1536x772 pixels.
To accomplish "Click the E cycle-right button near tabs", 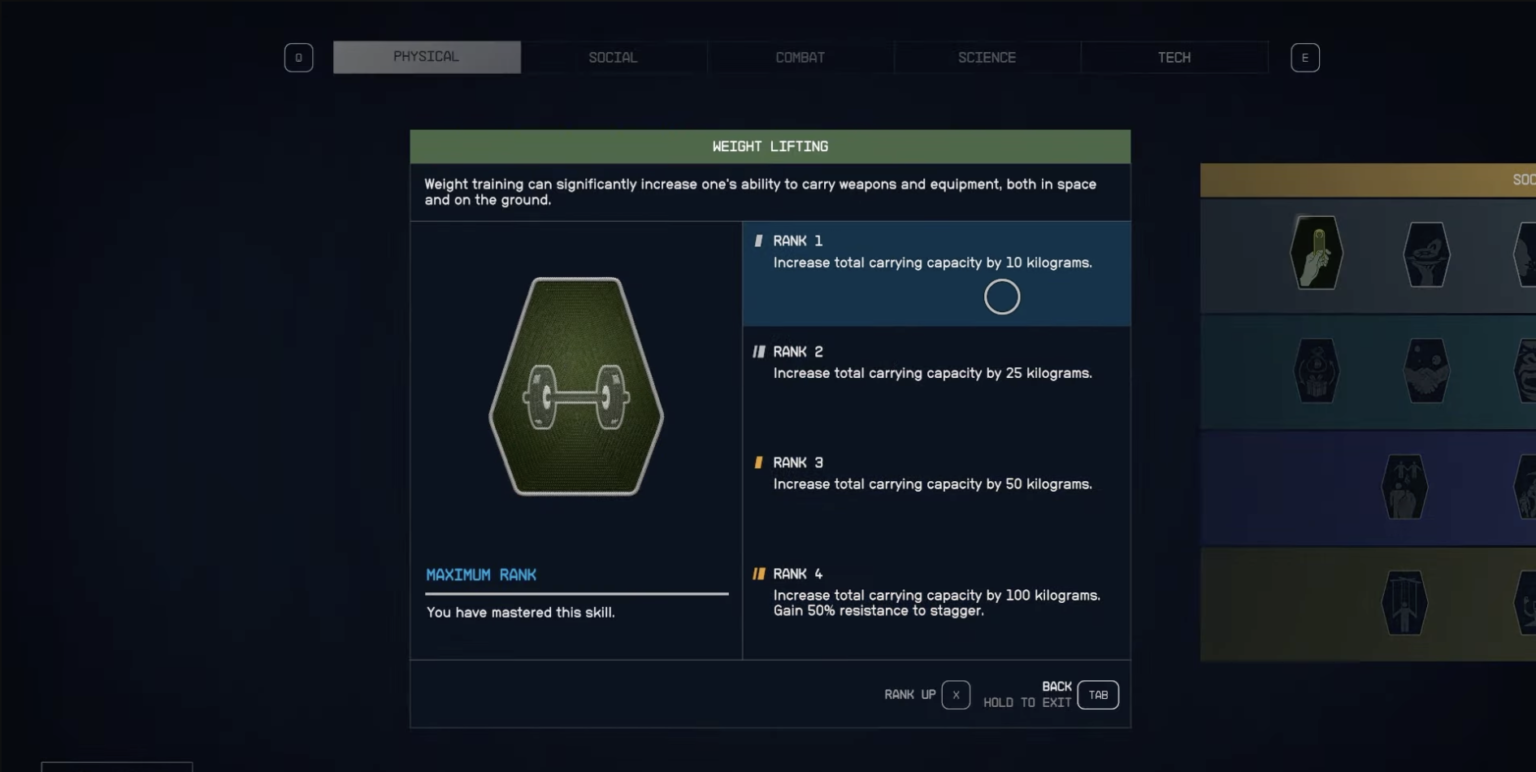I will tap(1304, 57).
